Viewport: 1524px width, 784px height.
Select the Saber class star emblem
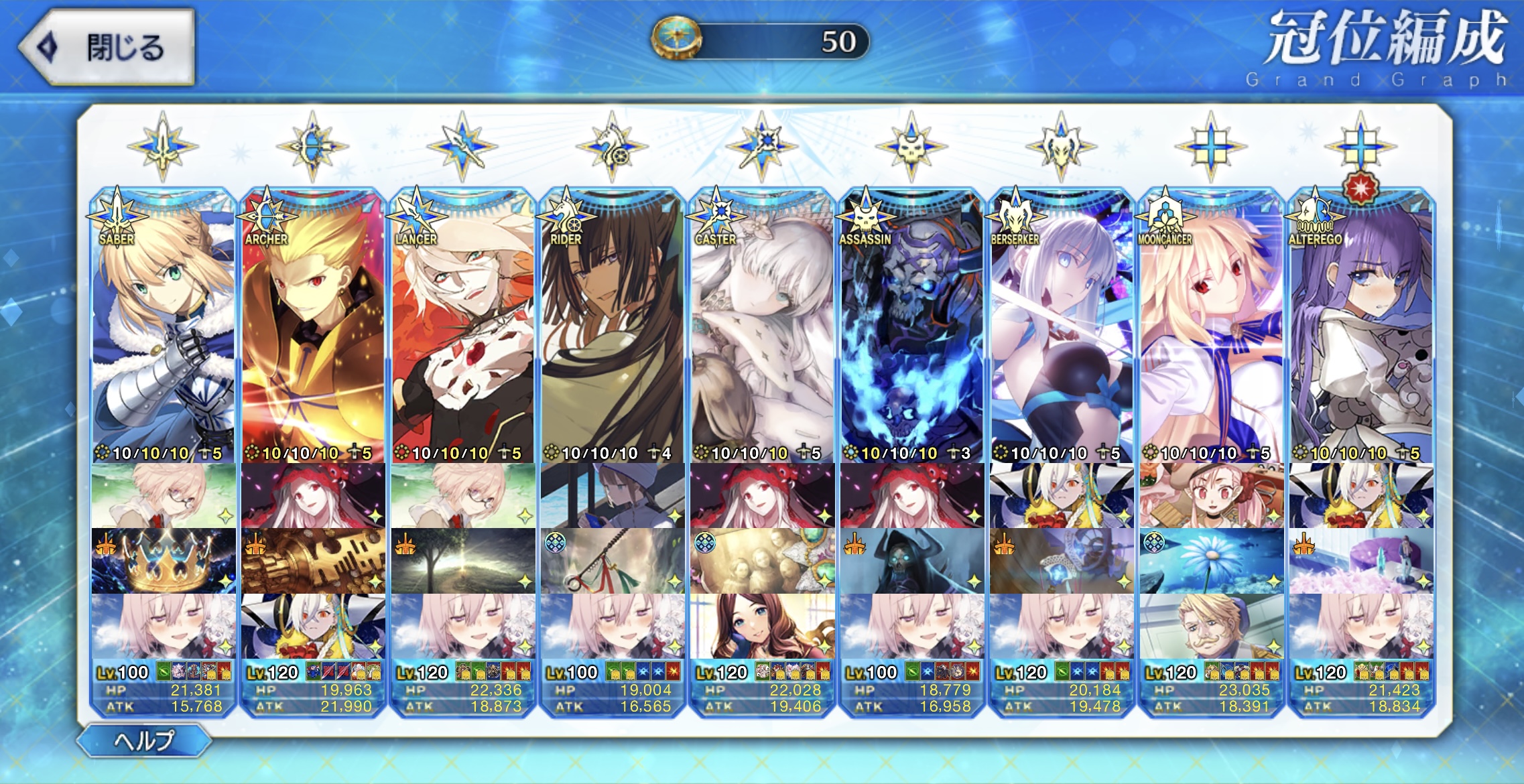coord(163,146)
